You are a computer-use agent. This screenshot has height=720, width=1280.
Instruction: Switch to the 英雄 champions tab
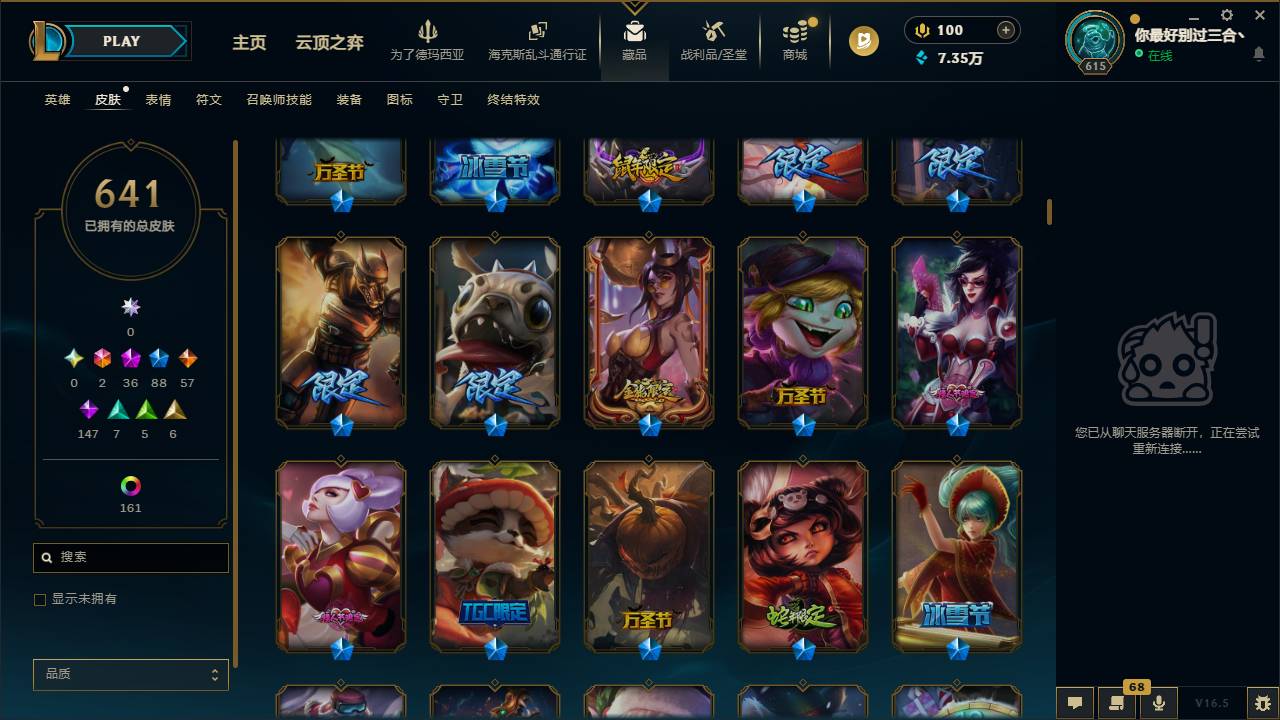click(57, 100)
